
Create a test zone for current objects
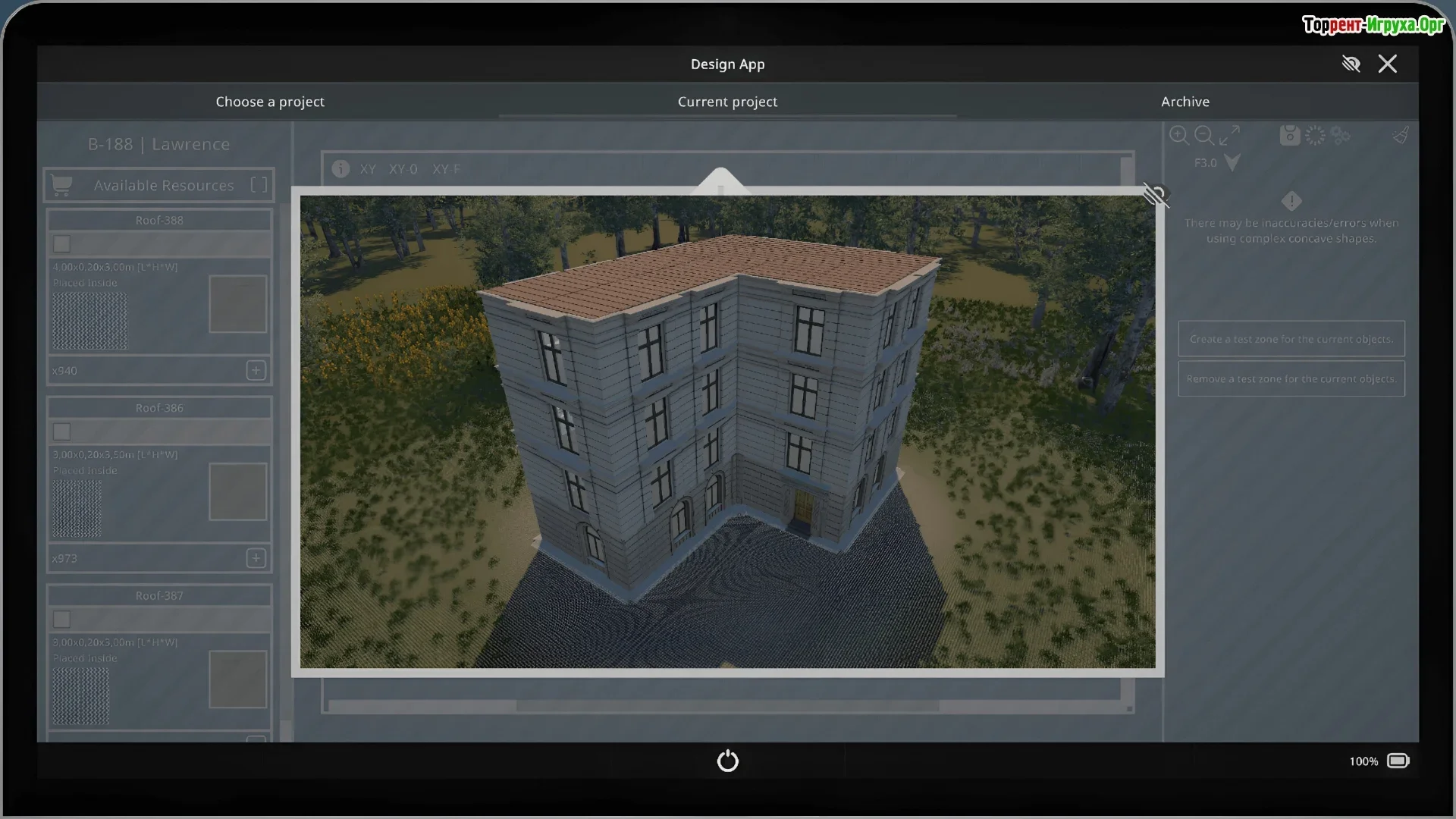point(1291,339)
